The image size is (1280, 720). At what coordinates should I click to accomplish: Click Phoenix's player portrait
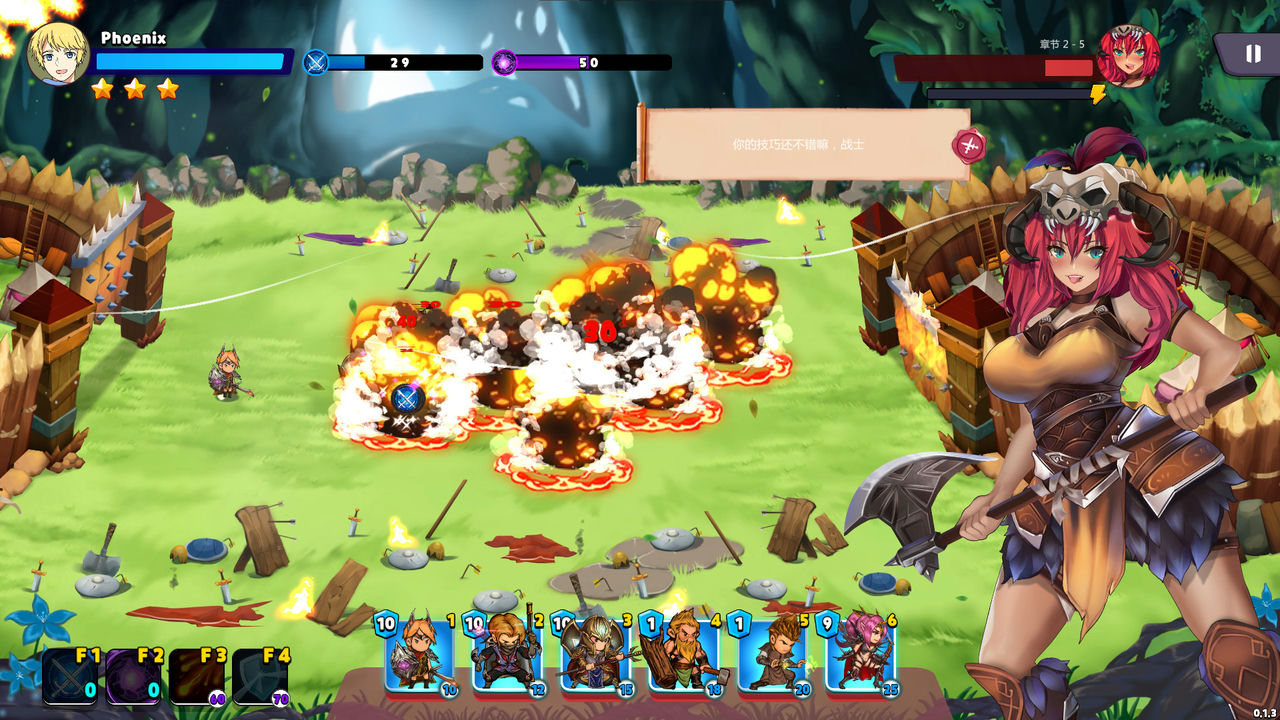58,53
